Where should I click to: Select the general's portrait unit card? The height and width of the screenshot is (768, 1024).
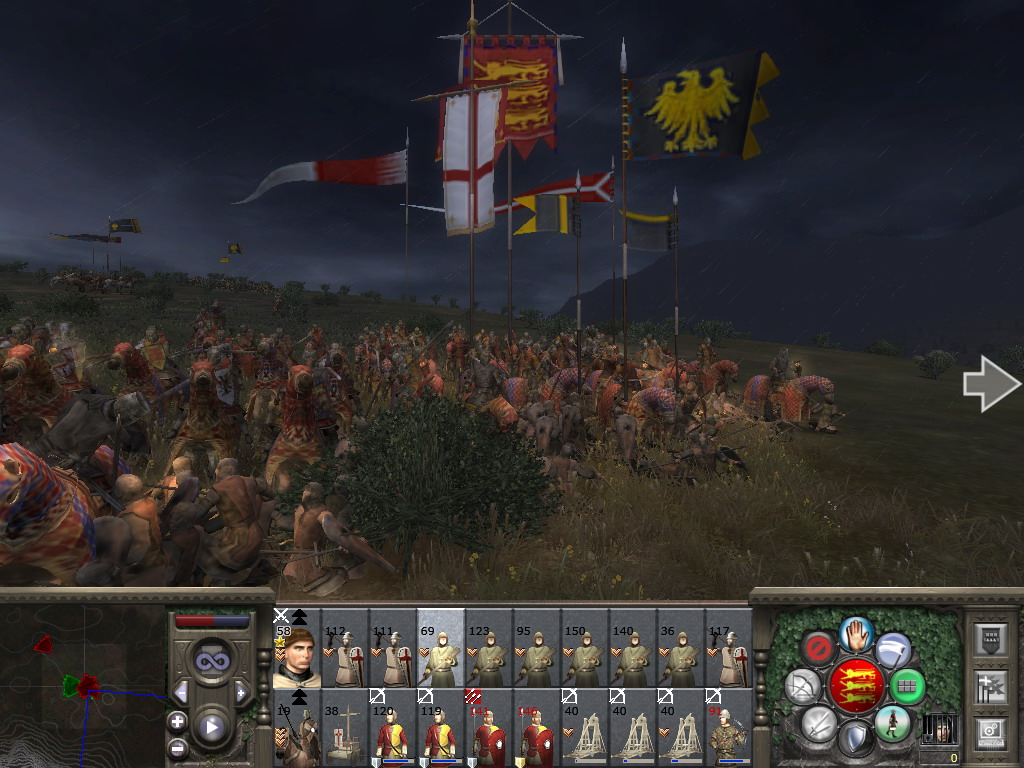tap(296, 649)
